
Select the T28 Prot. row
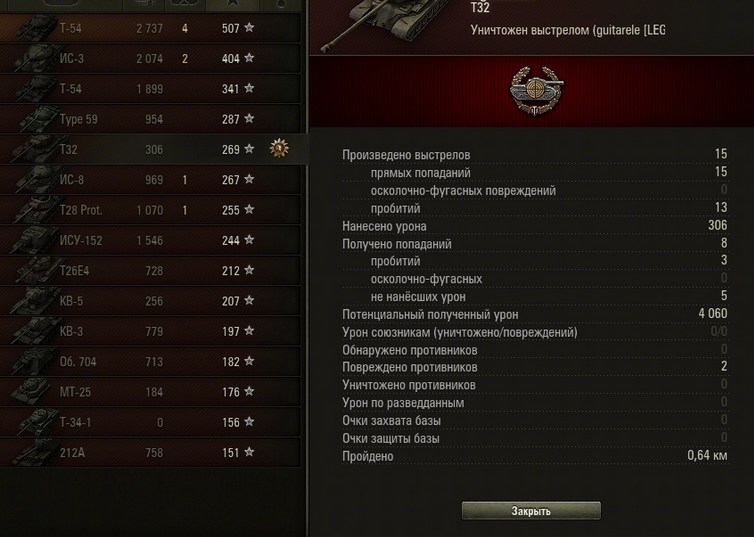[x=150, y=210]
